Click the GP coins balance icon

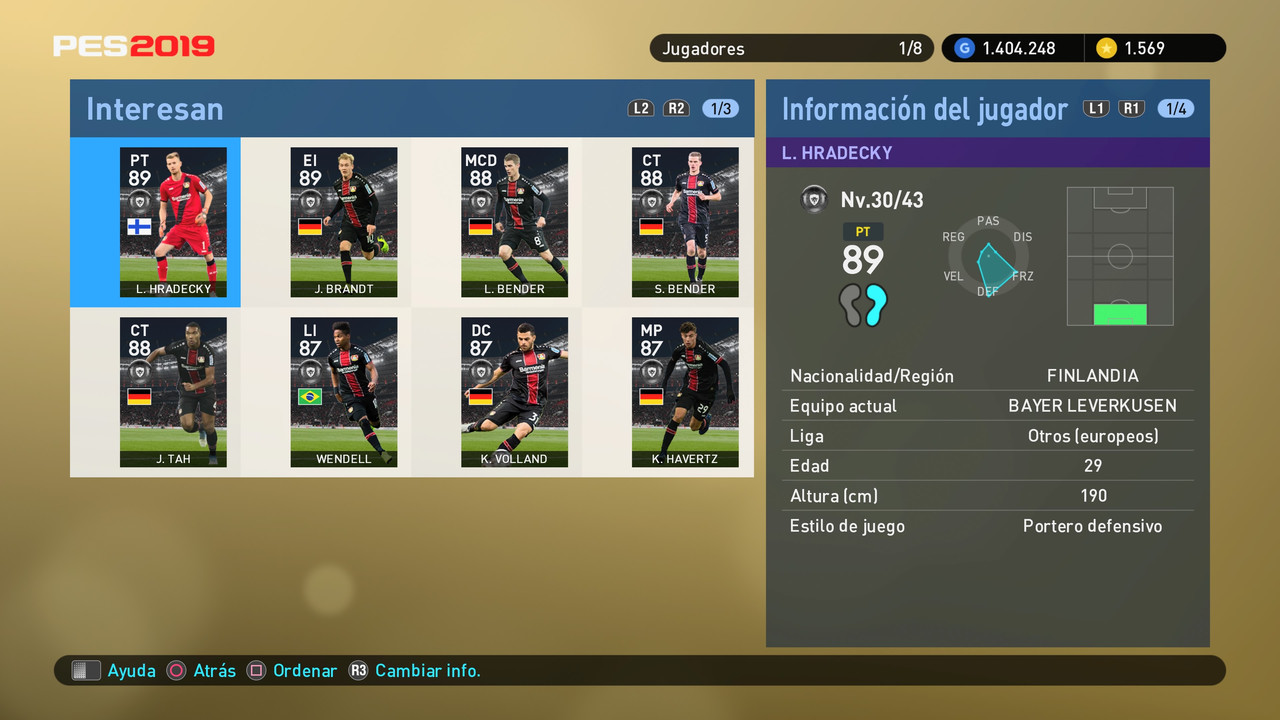(x=963, y=47)
